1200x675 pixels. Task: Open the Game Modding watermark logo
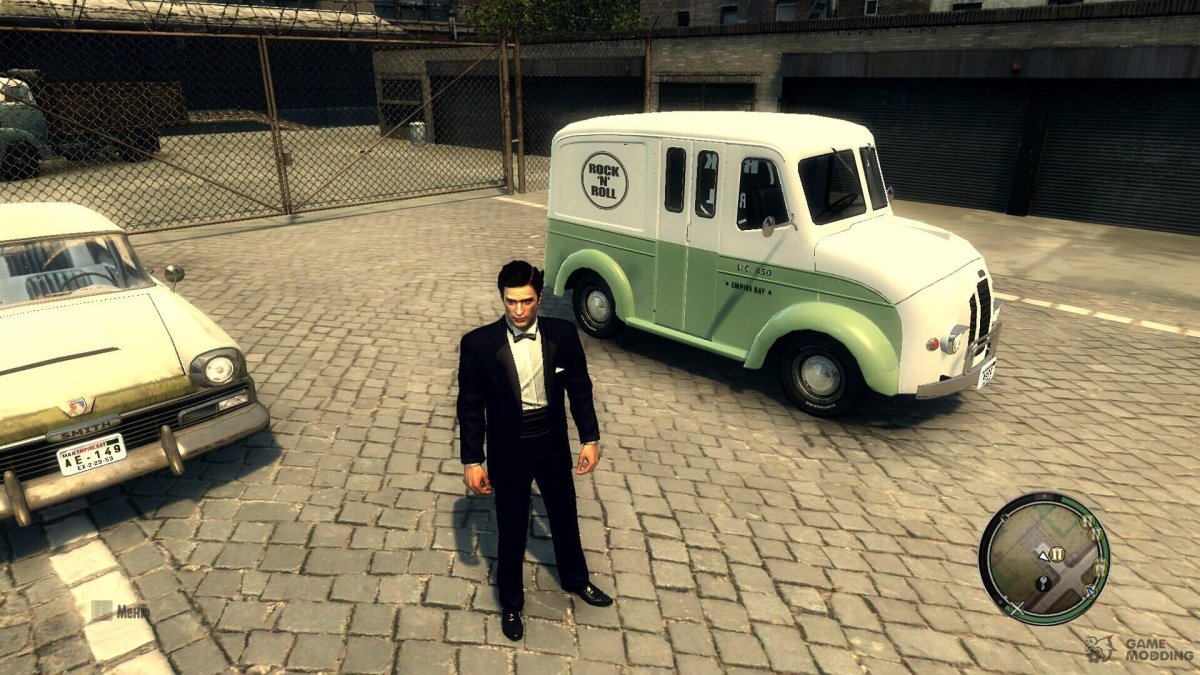click(x=1141, y=648)
